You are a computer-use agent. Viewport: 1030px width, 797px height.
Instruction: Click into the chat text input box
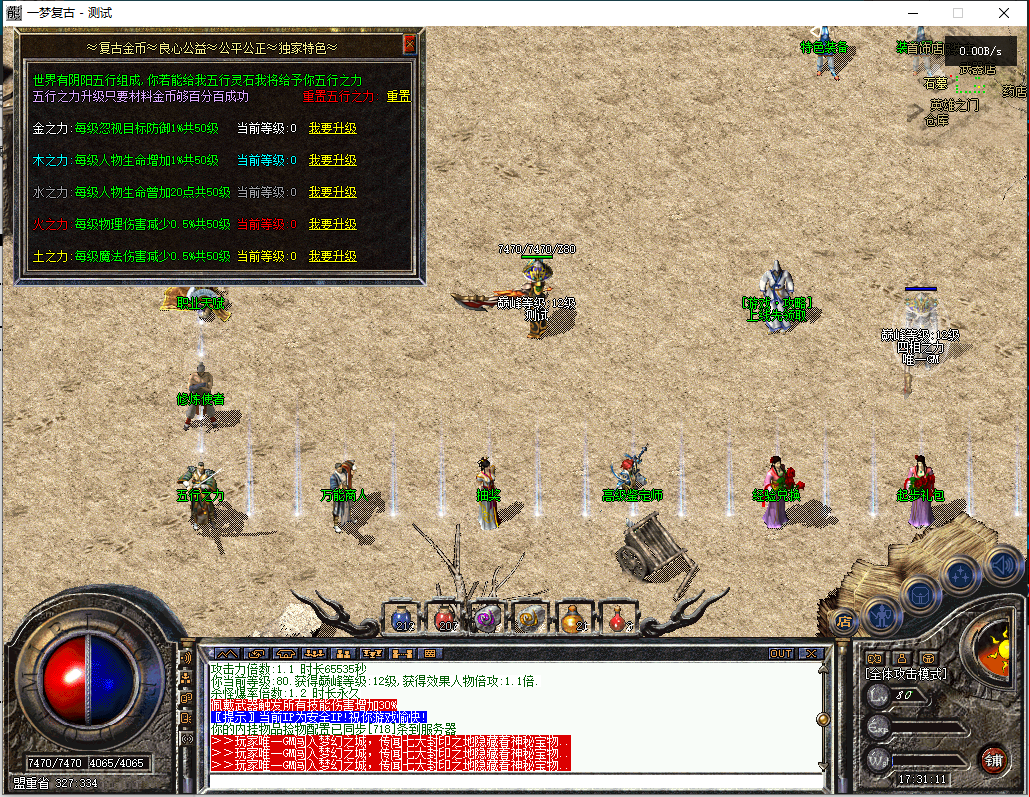(510, 779)
